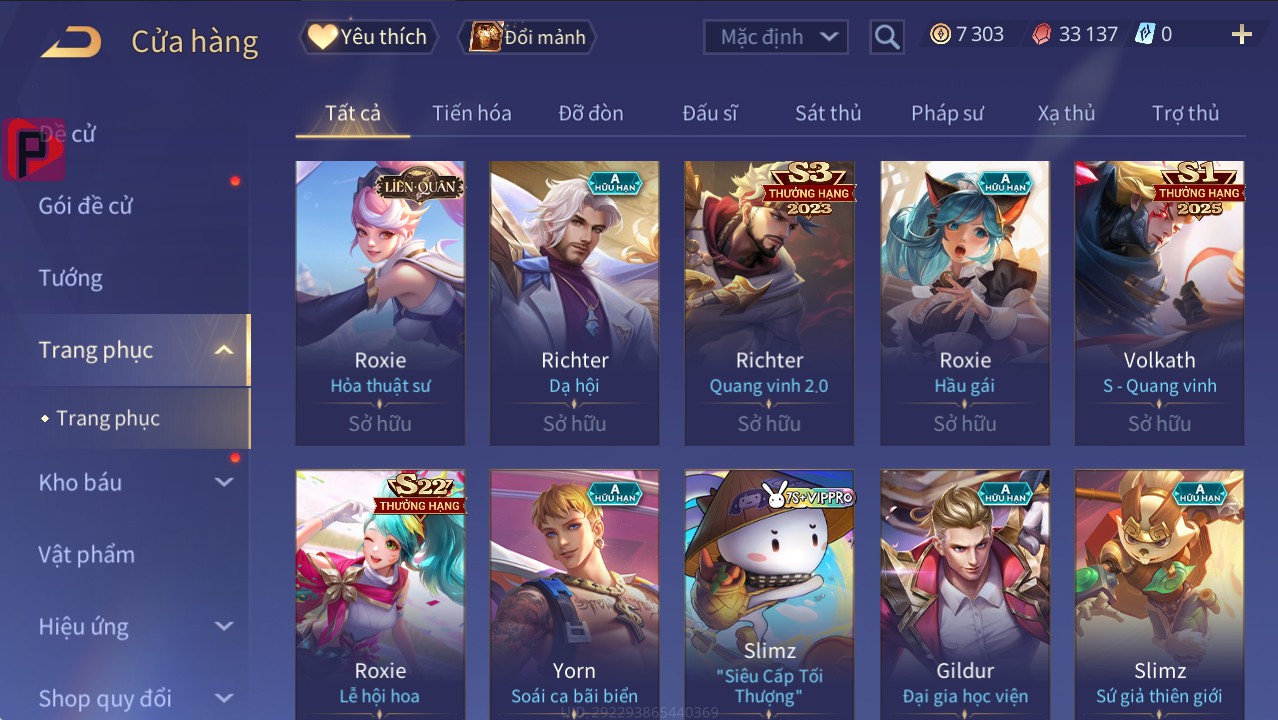Viewport: 1278px width, 720px height.
Task: Select the Đấu sĩ tab
Action: click(710, 113)
